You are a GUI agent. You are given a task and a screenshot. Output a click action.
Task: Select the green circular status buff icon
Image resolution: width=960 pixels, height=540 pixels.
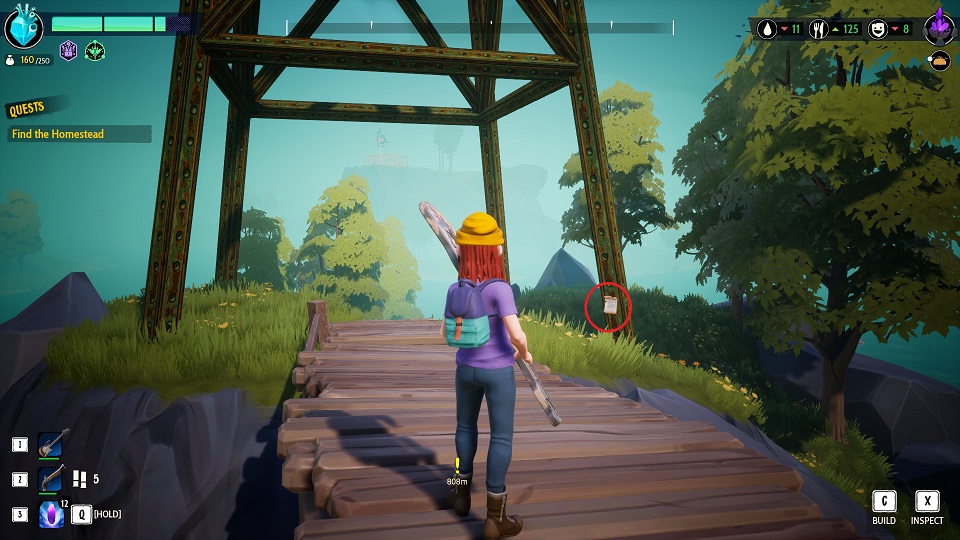[95, 50]
